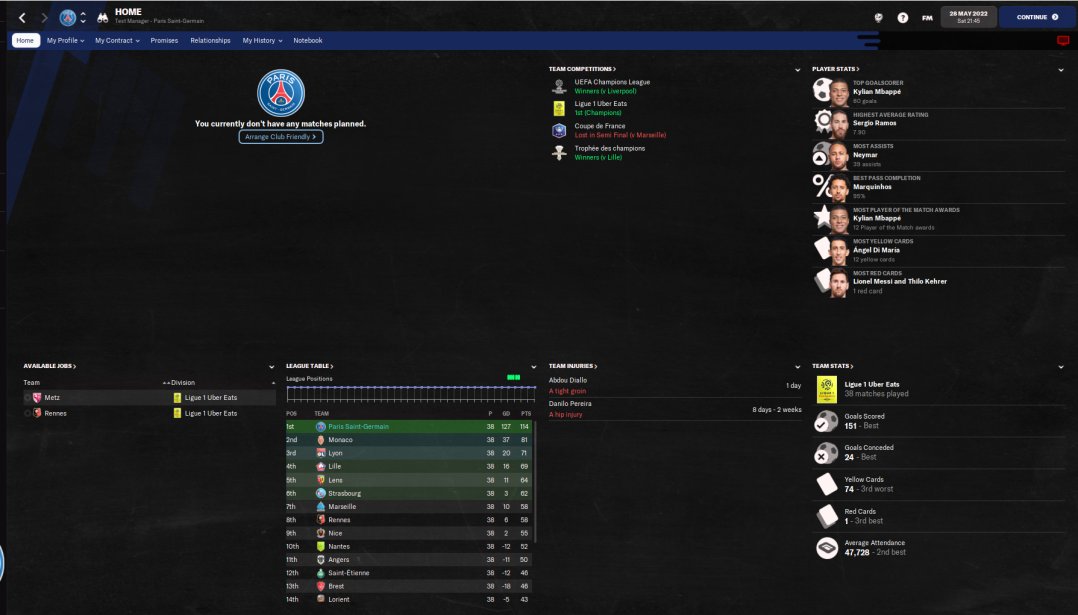The image size is (1078, 615).
Task: Open the Team Competitions panel header
Action: coord(582,69)
